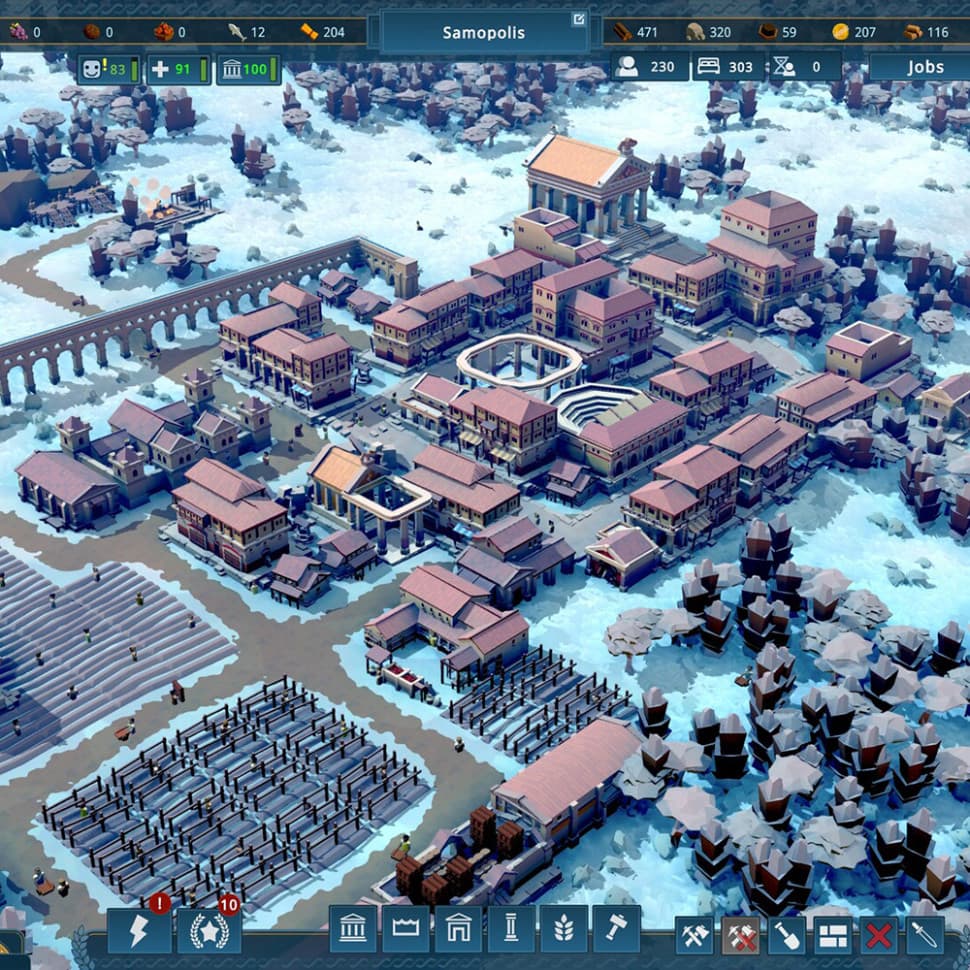Viewport: 970px width, 970px height.
Task: Open the archway building category
Action: coord(458,930)
